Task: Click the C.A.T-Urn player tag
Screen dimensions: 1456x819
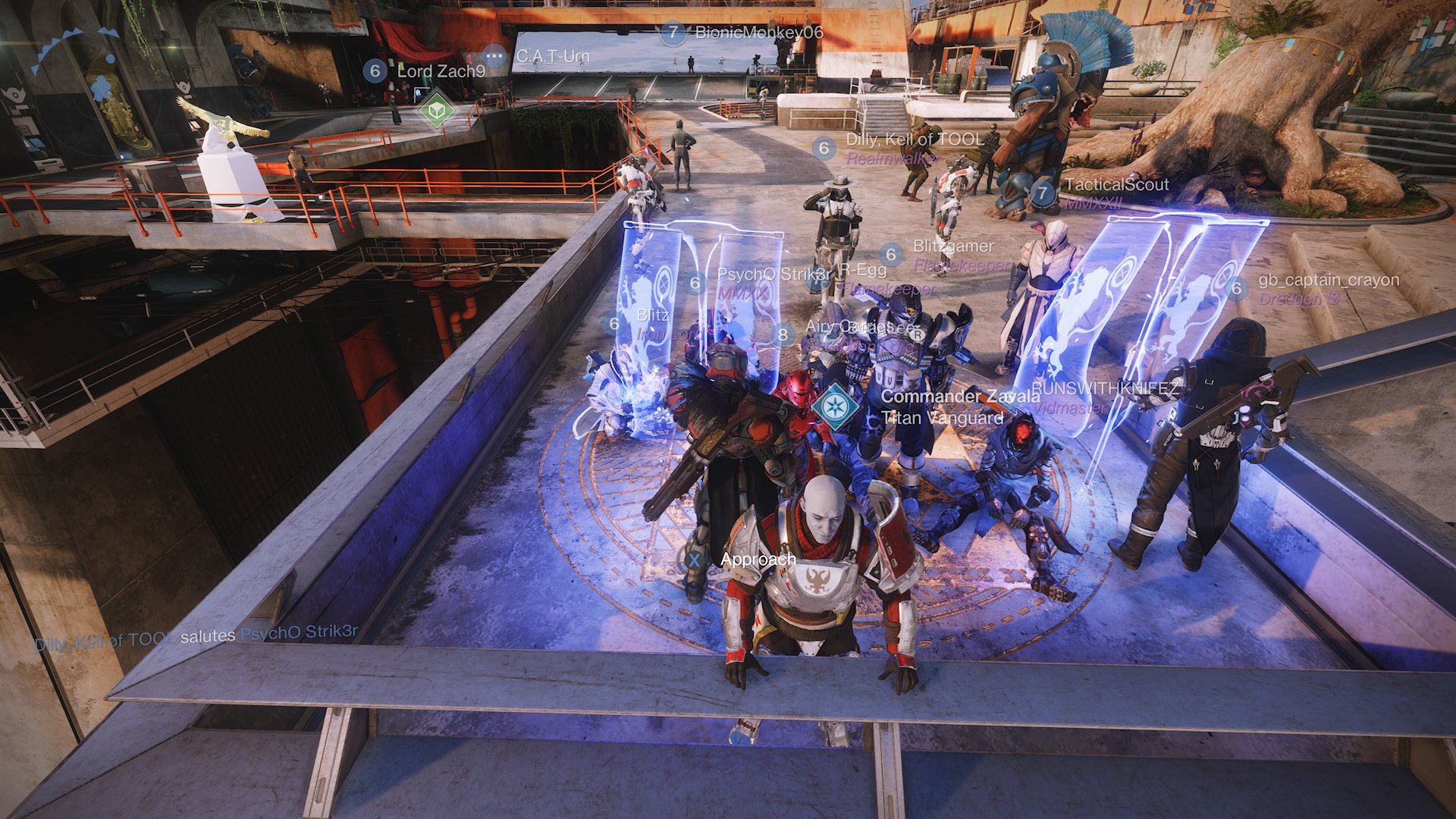Action: tap(552, 56)
